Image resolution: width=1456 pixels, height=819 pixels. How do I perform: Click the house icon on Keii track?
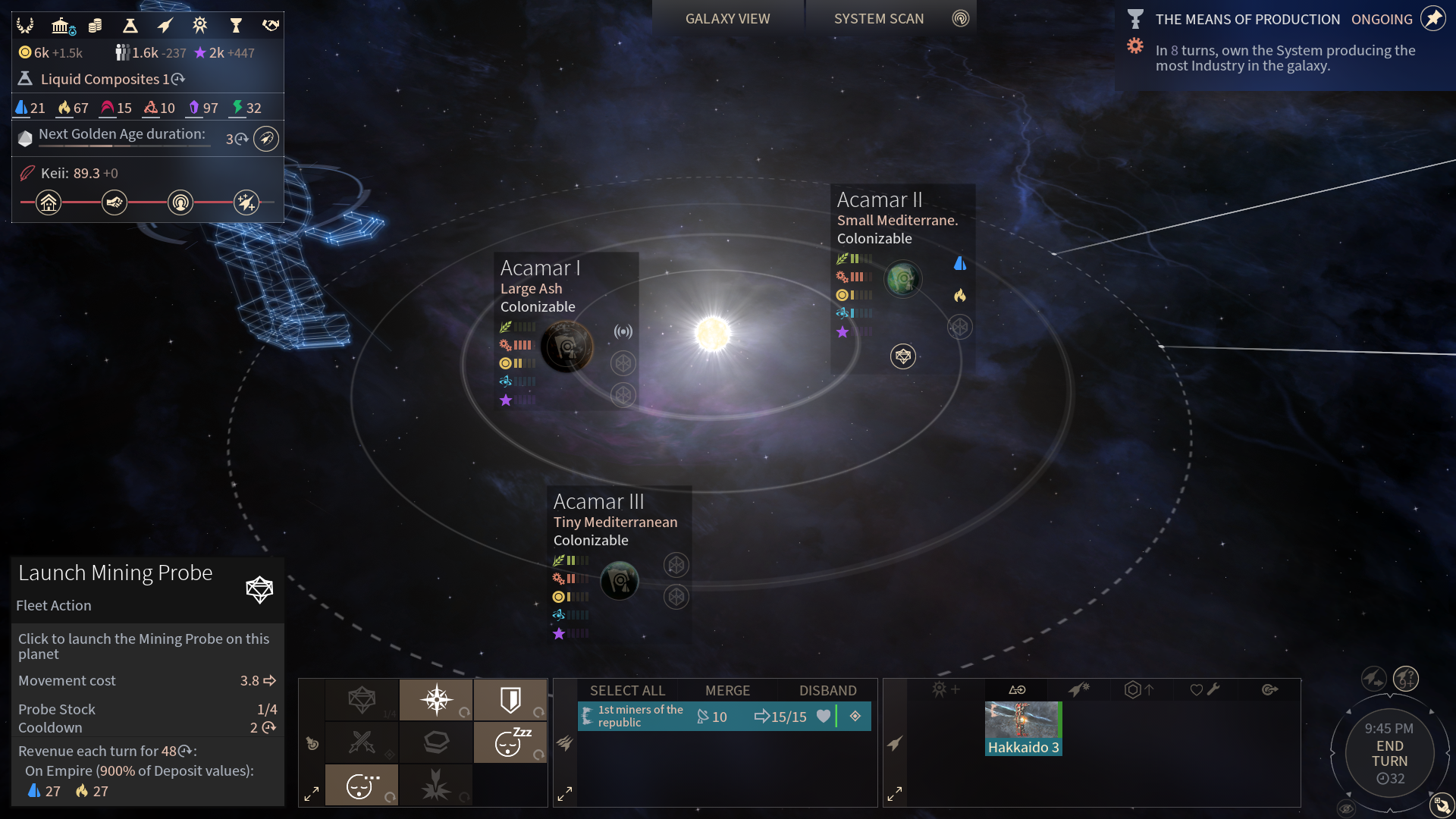tap(49, 202)
